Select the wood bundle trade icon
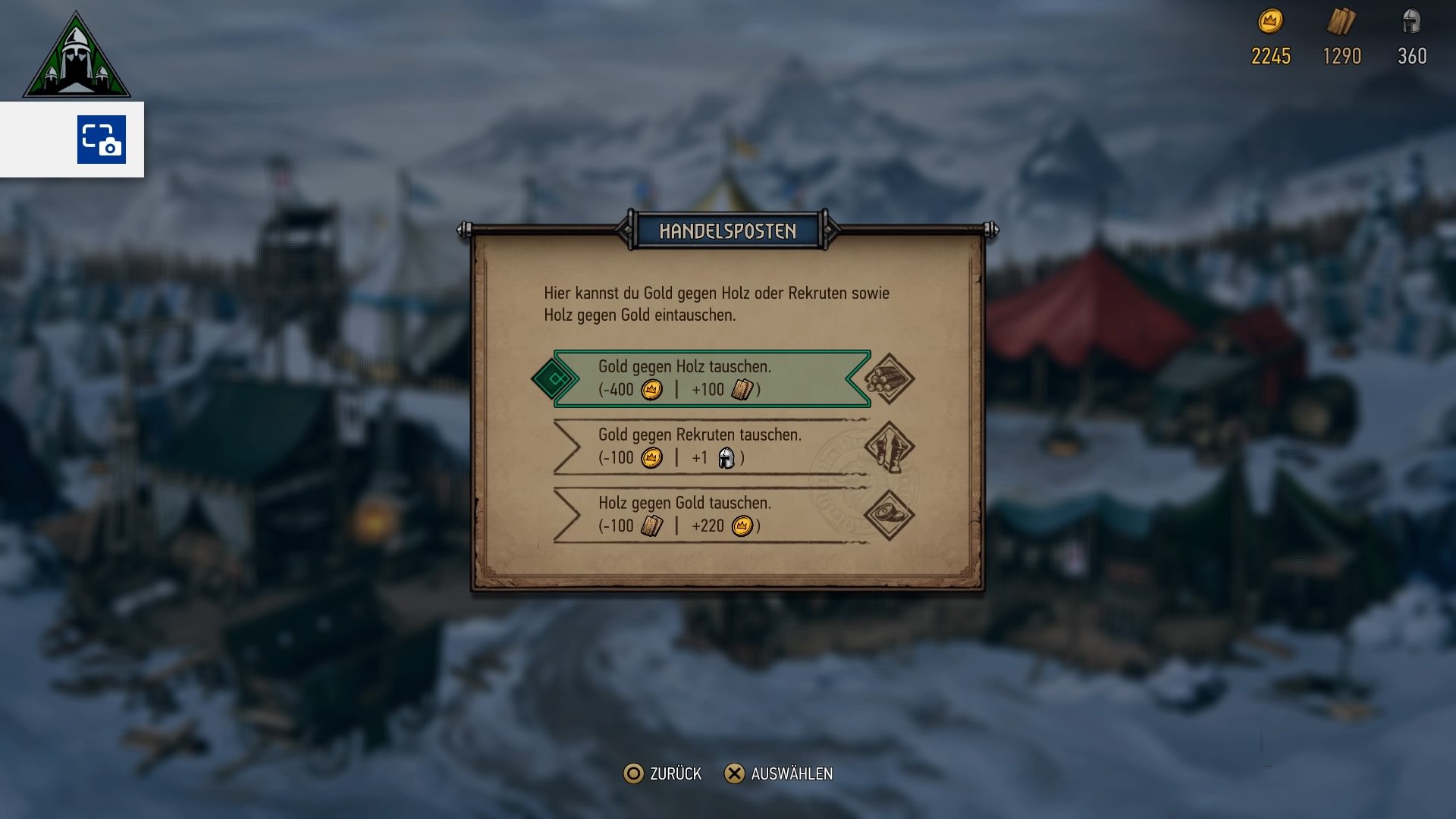 click(x=889, y=379)
